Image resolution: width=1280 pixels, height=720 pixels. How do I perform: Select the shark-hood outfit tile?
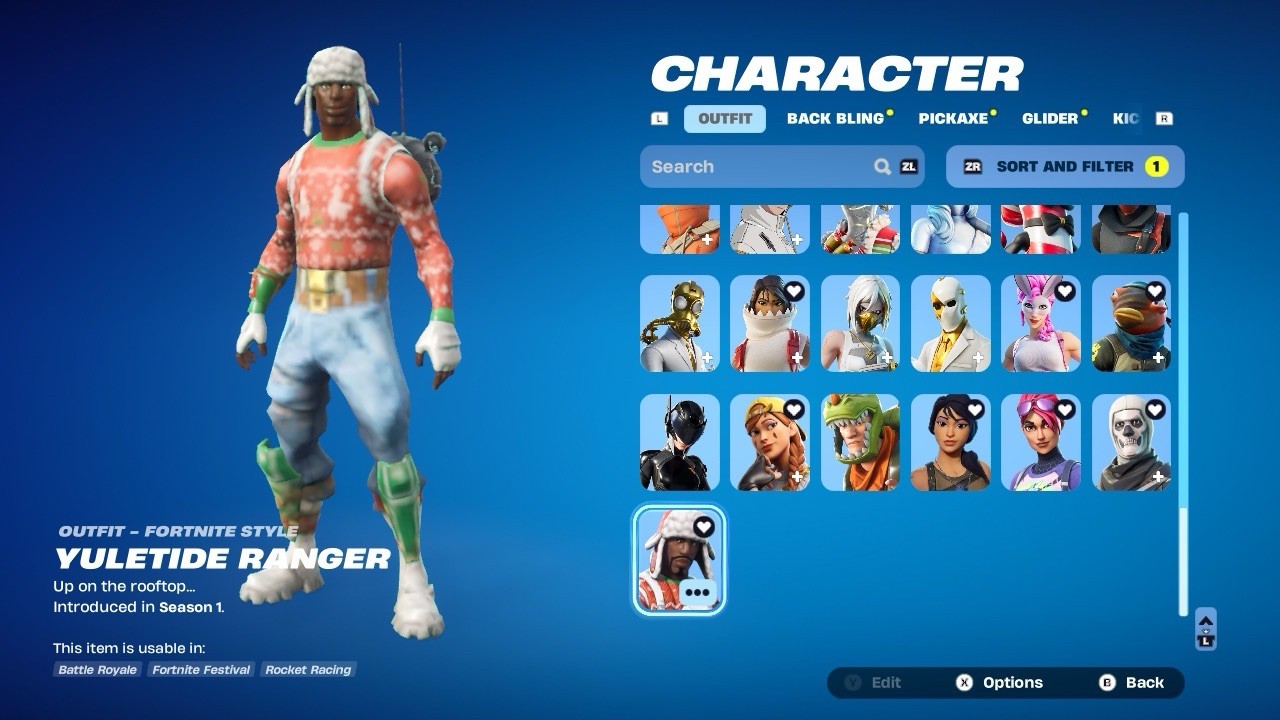770,324
